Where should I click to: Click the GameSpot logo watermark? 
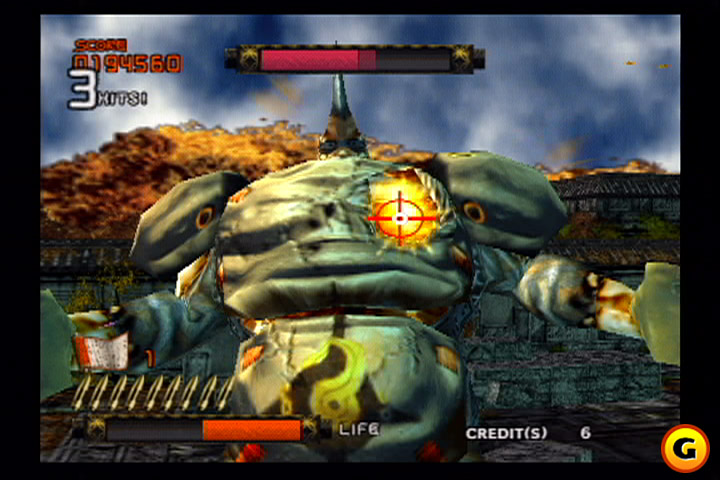tap(685, 448)
